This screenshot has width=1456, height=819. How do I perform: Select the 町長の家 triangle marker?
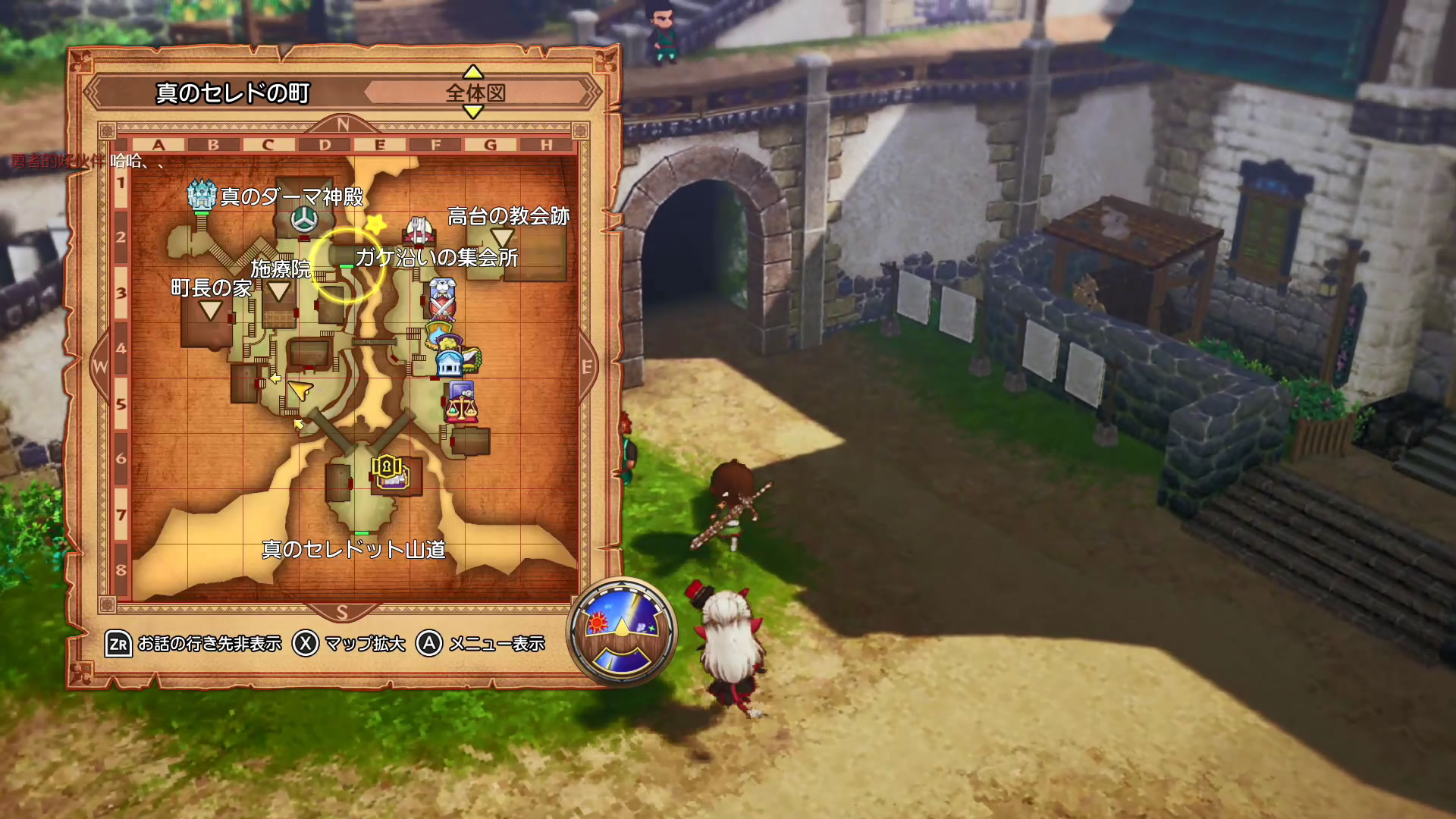(x=210, y=309)
